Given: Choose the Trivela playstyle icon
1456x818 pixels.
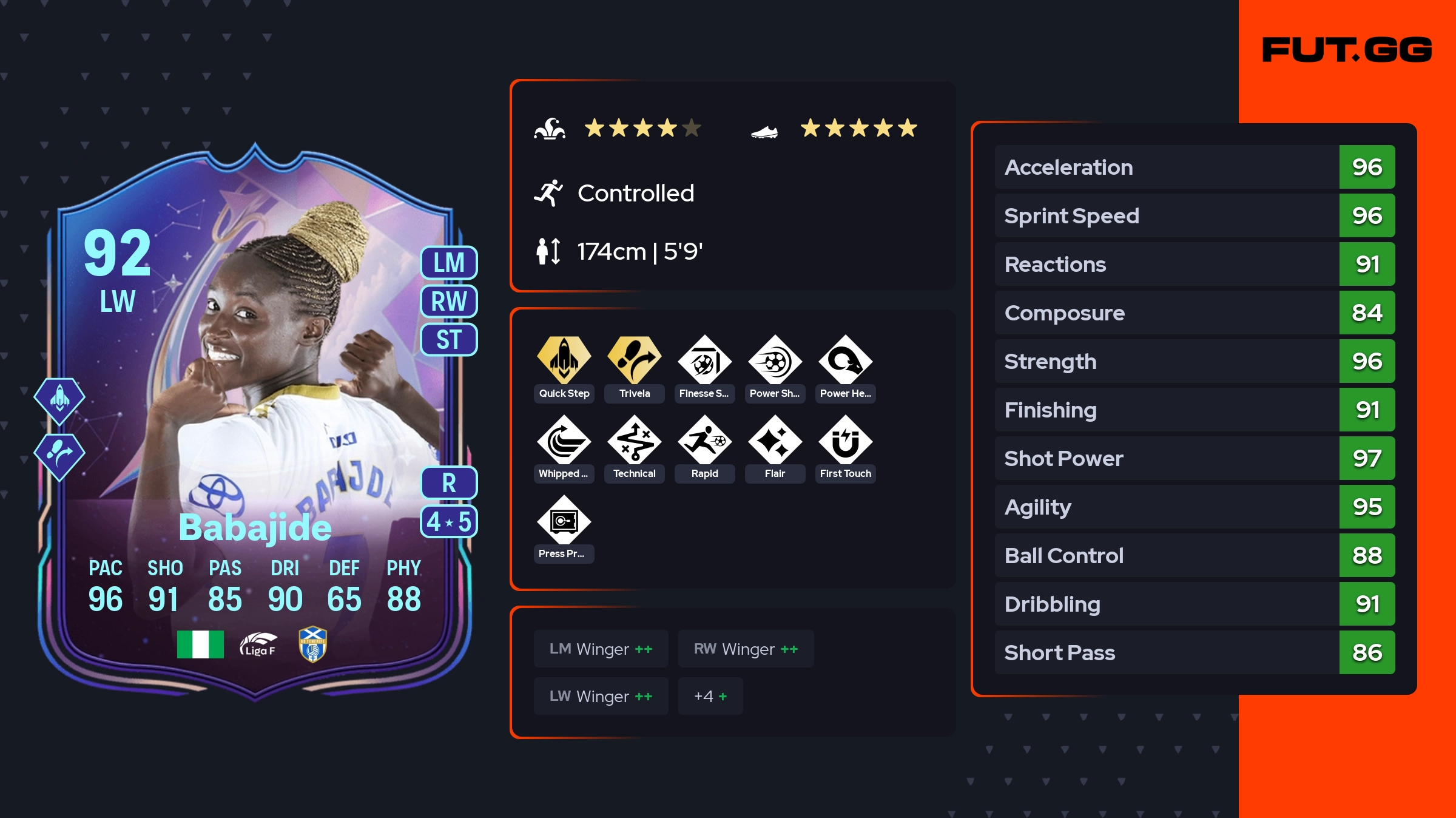Looking at the screenshot, I should [634, 361].
